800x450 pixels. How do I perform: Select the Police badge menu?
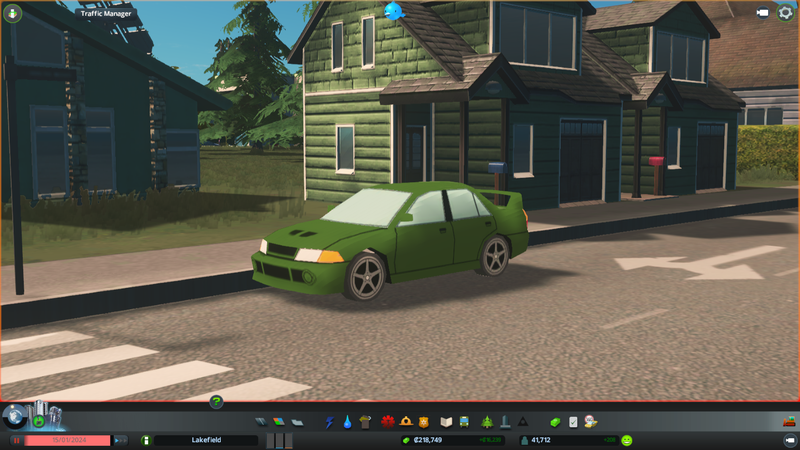[424, 422]
